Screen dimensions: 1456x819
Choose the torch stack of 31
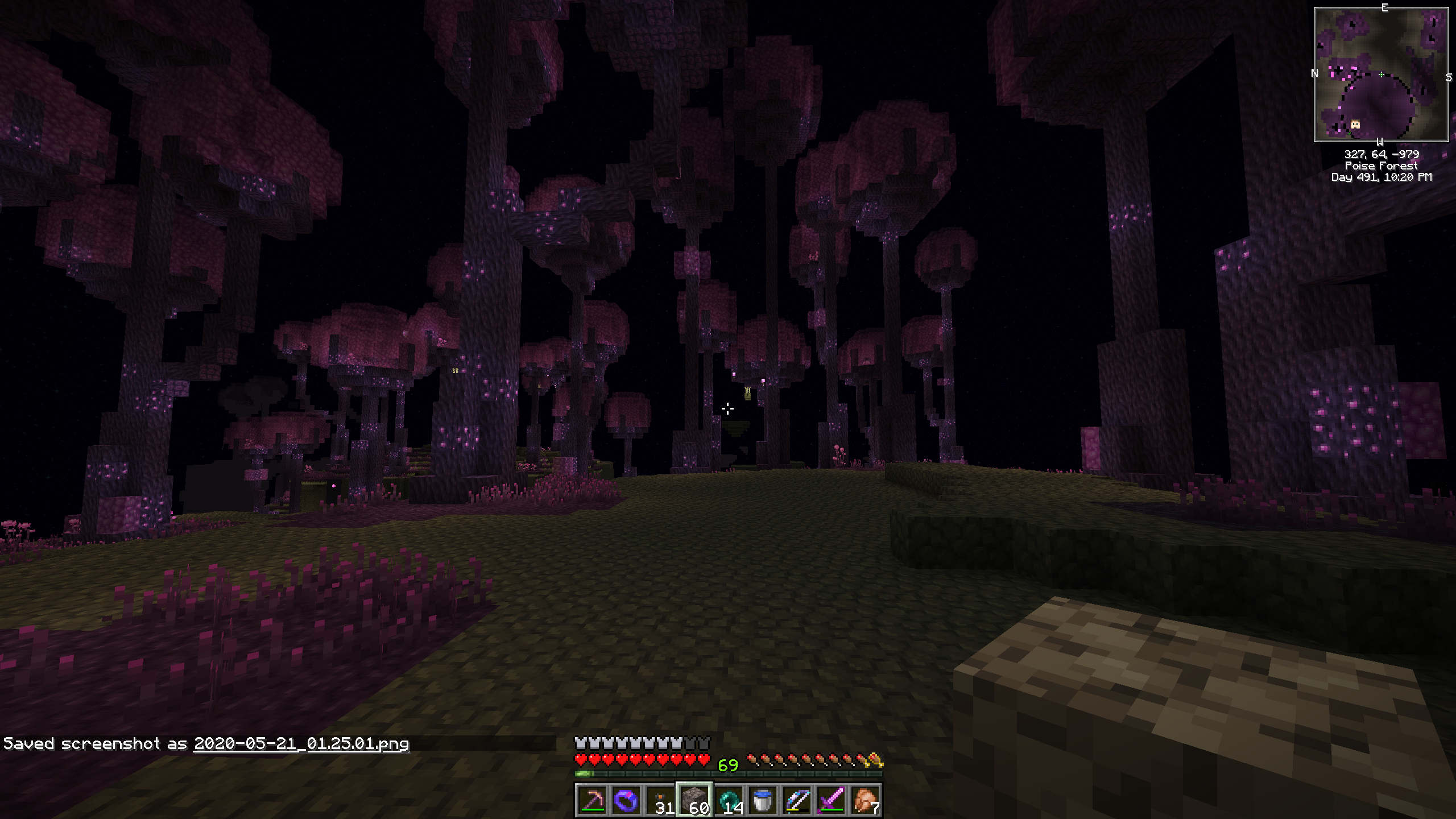tap(660, 801)
